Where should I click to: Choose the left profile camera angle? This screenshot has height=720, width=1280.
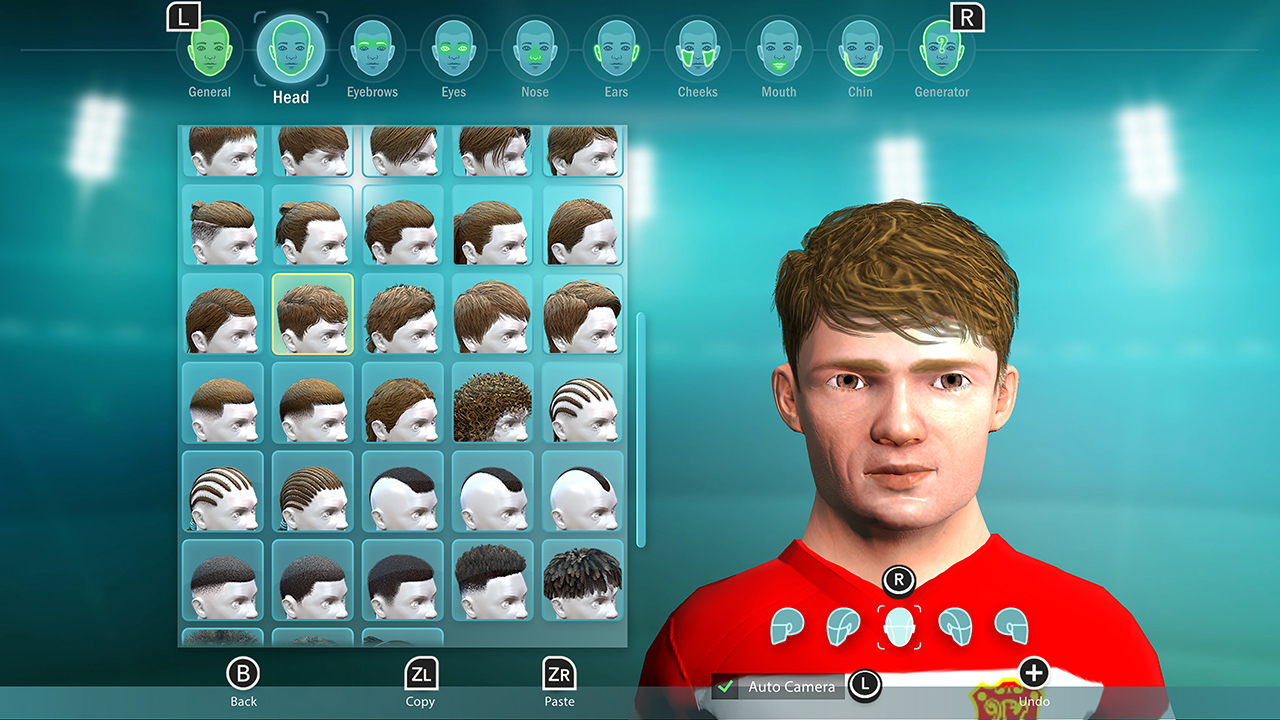coord(788,624)
